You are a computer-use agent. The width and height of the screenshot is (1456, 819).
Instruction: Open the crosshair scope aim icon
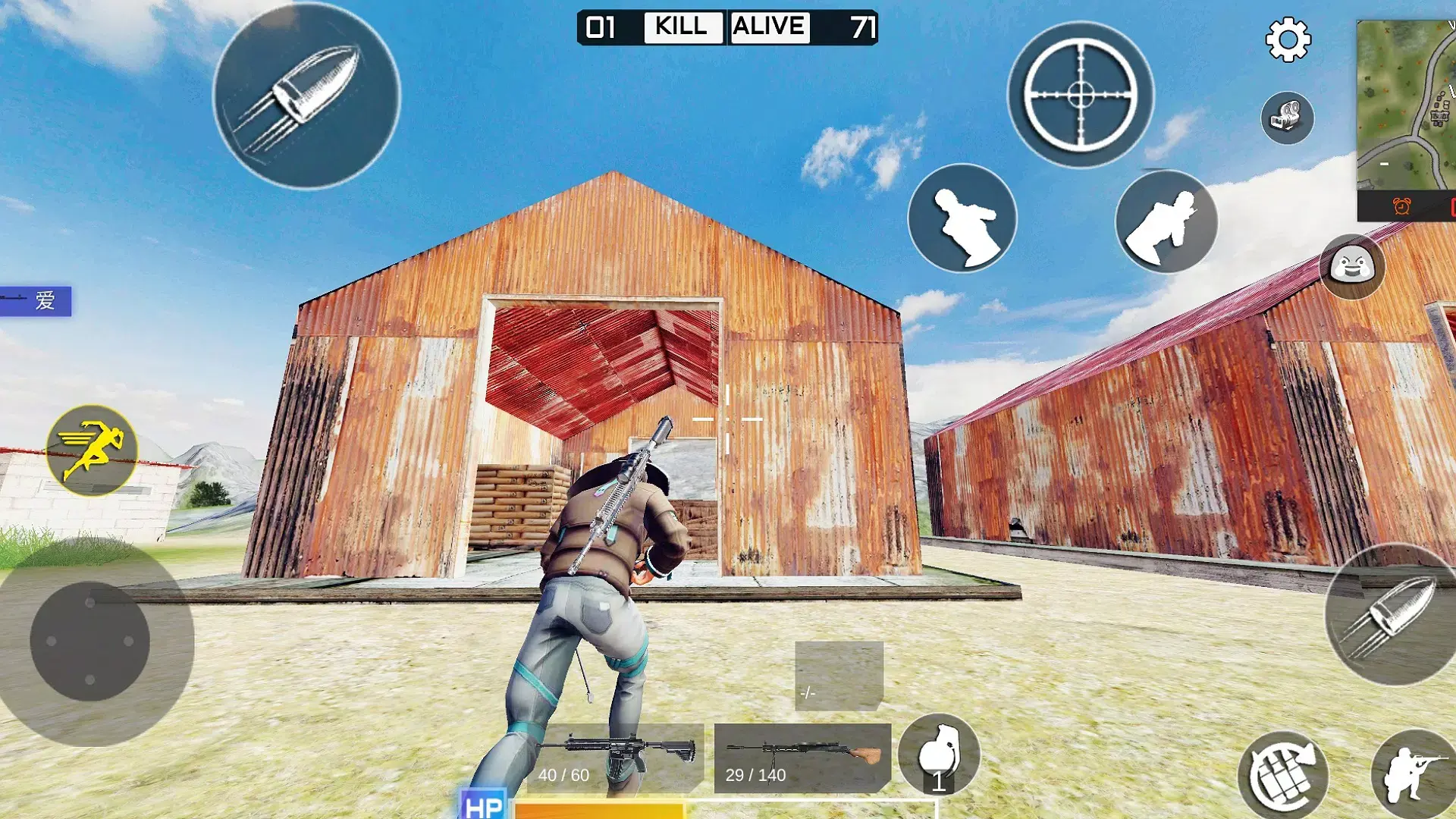point(1080,93)
